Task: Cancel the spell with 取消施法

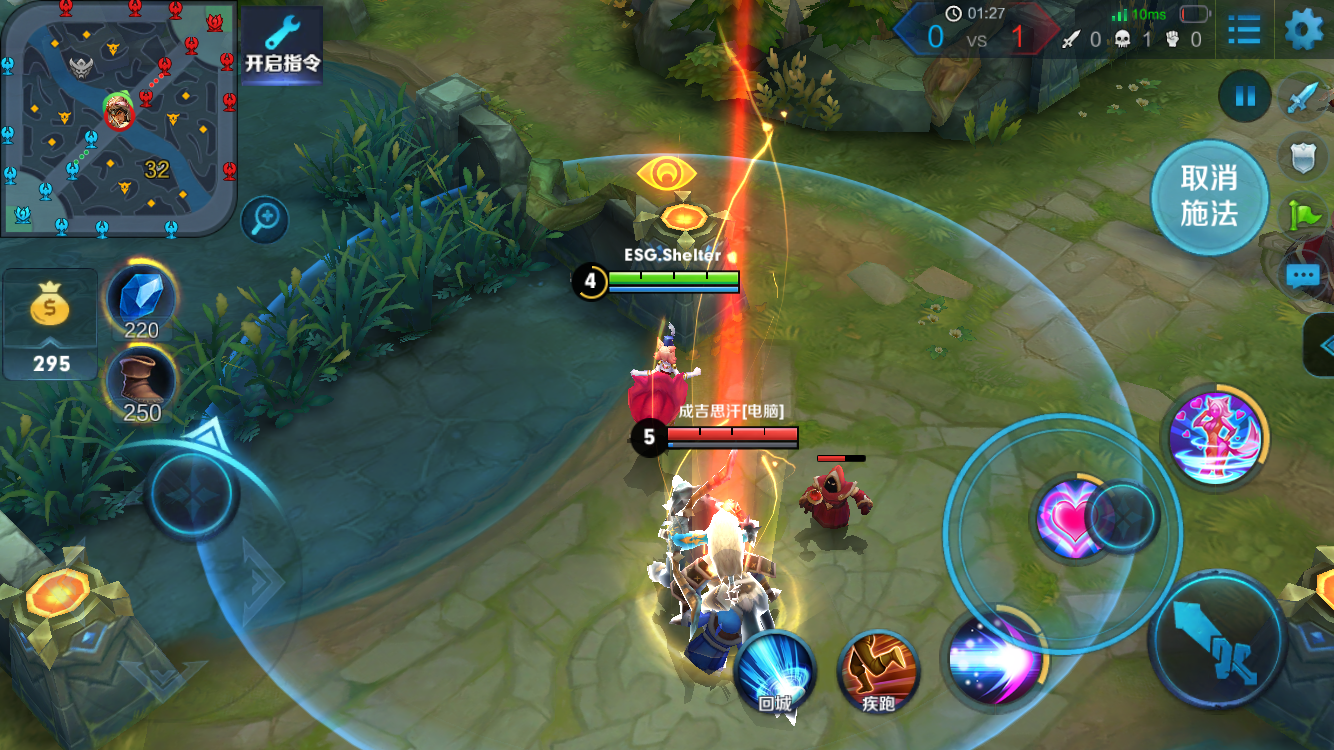Action: [x=1209, y=196]
